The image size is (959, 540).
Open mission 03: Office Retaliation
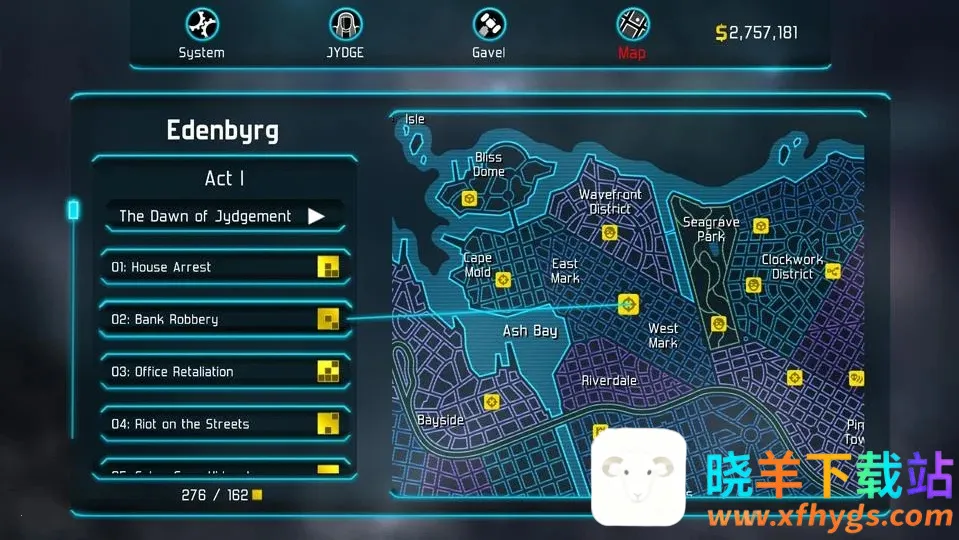pos(224,372)
